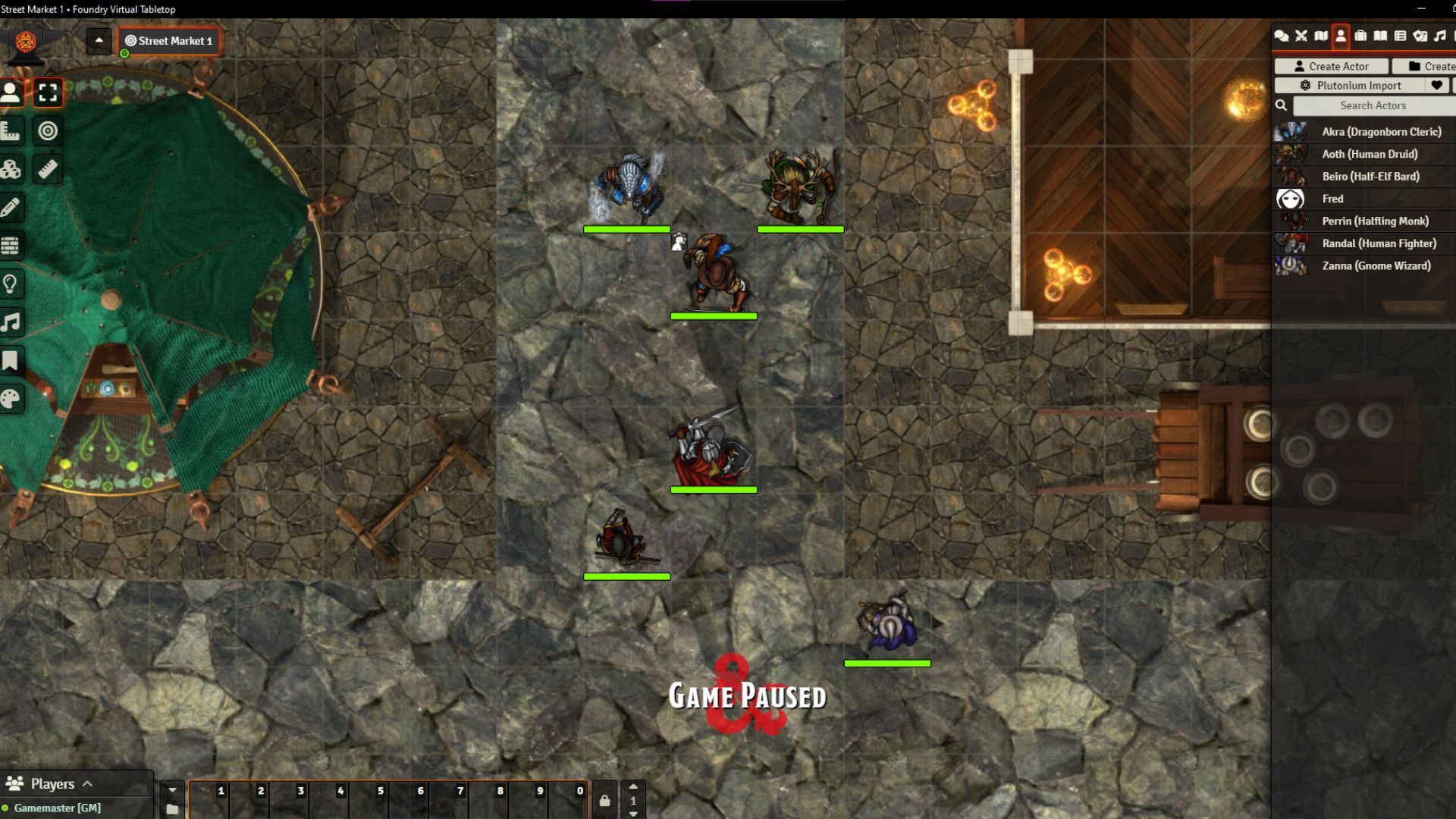Enable fullscreen canvas mode with expand icon
Screen dimensions: 1456x819
click(48, 93)
